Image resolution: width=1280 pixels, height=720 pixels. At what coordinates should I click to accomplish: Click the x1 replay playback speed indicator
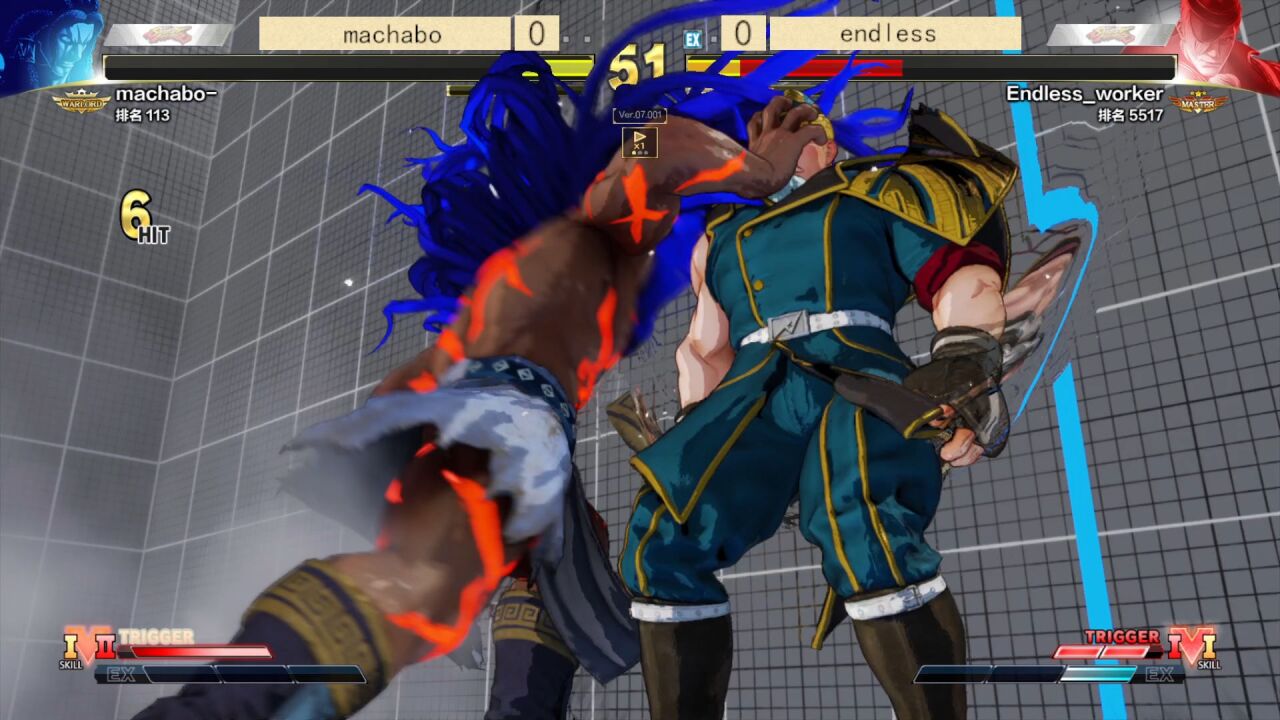639,142
